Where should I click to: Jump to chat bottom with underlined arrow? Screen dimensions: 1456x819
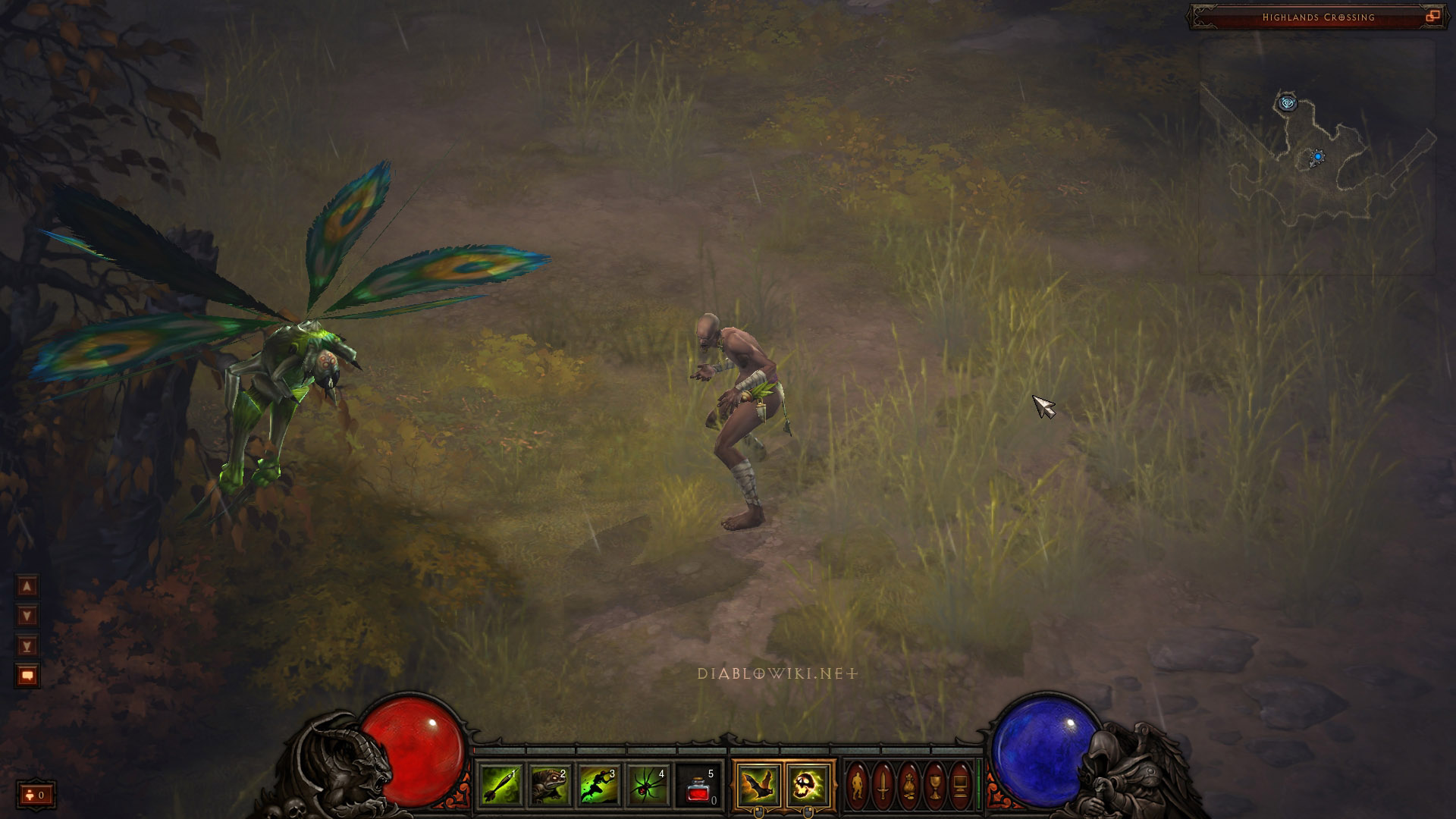click(27, 646)
